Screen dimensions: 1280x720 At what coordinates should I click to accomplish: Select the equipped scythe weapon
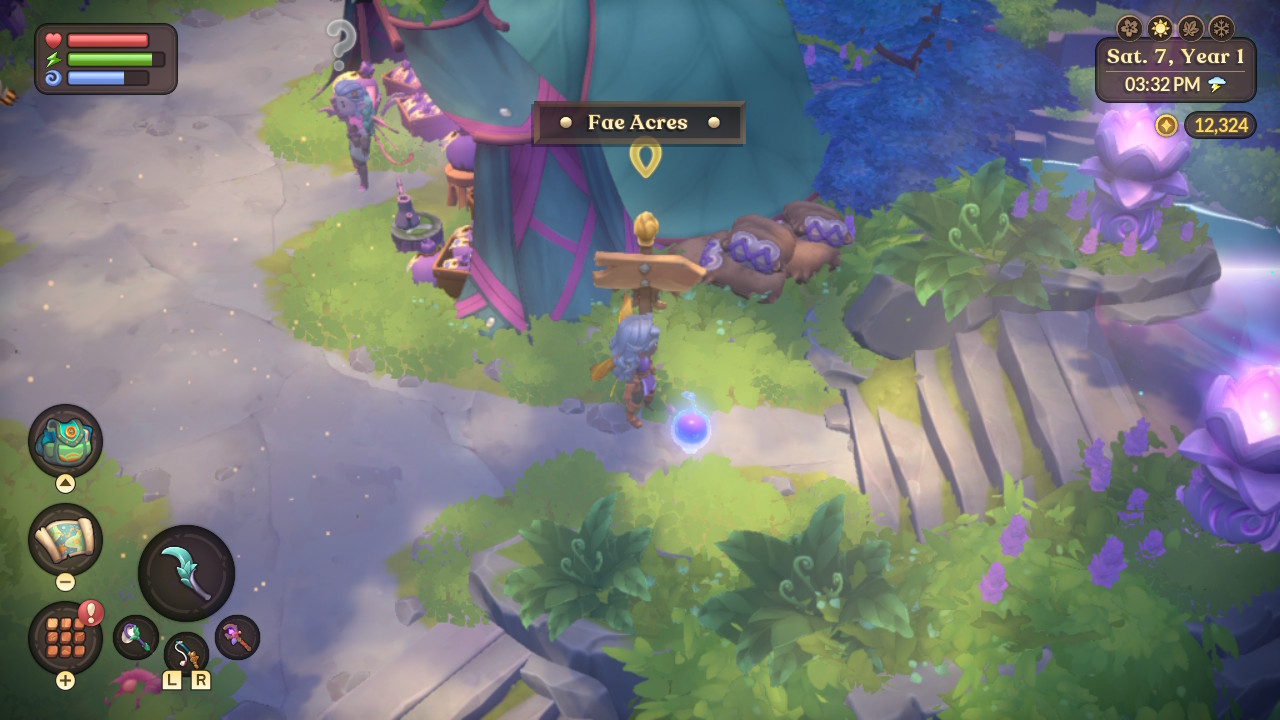pos(186,570)
